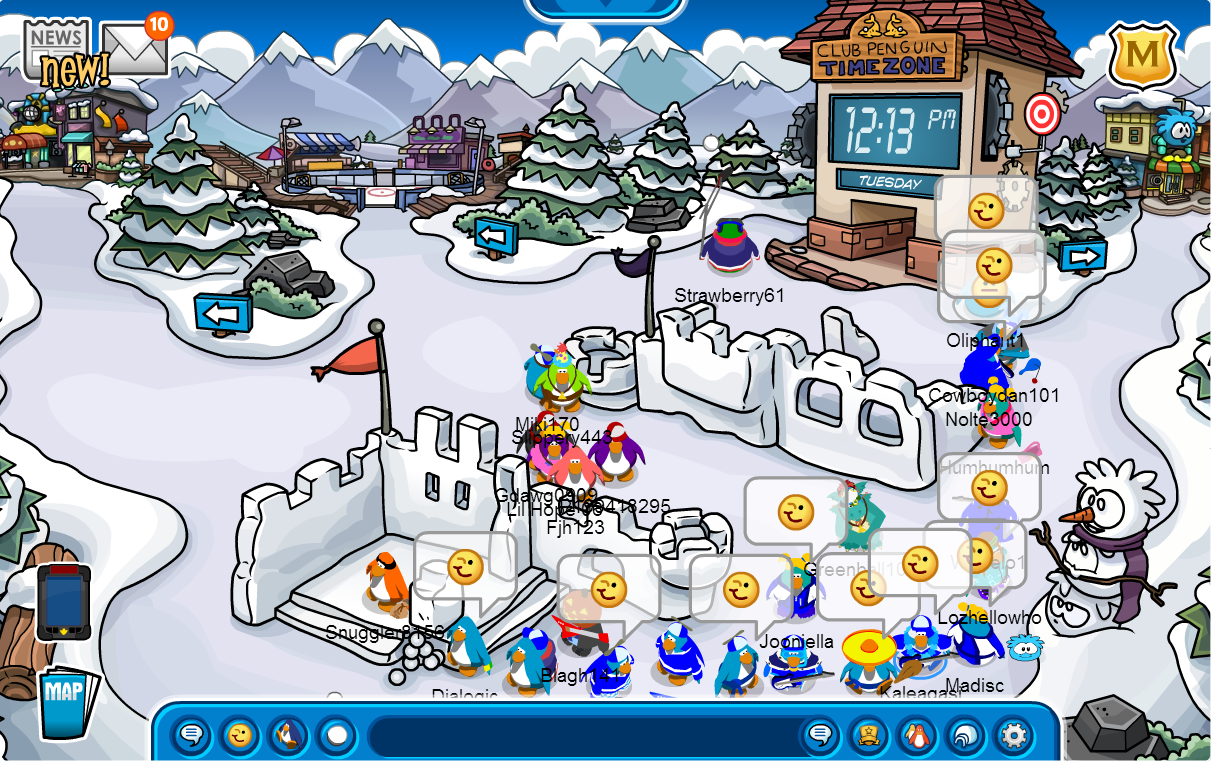
Task: Select the throw snowball button
Action: [337, 736]
